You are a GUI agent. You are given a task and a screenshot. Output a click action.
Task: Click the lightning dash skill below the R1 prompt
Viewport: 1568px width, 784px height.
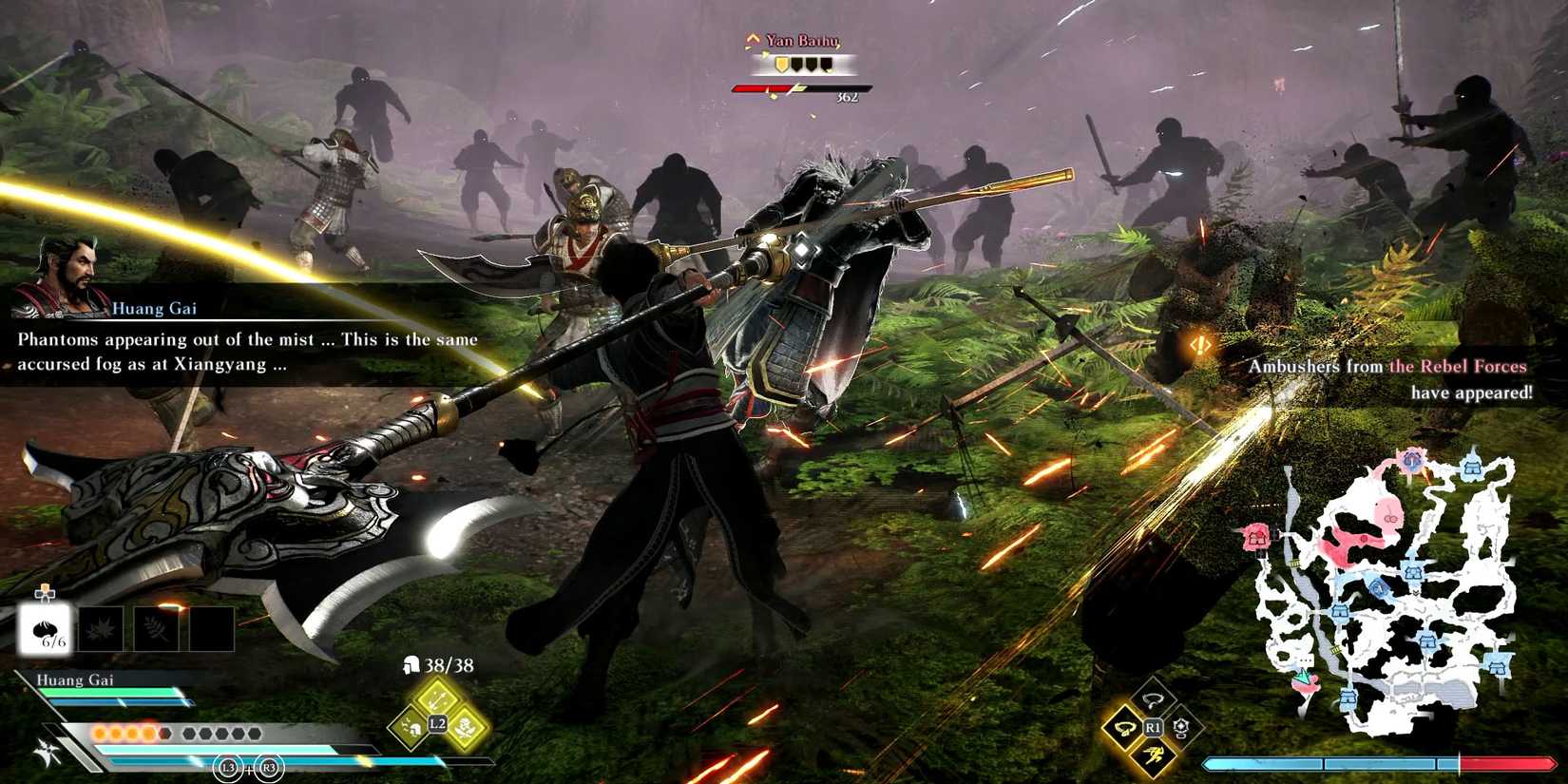tap(1152, 756)
